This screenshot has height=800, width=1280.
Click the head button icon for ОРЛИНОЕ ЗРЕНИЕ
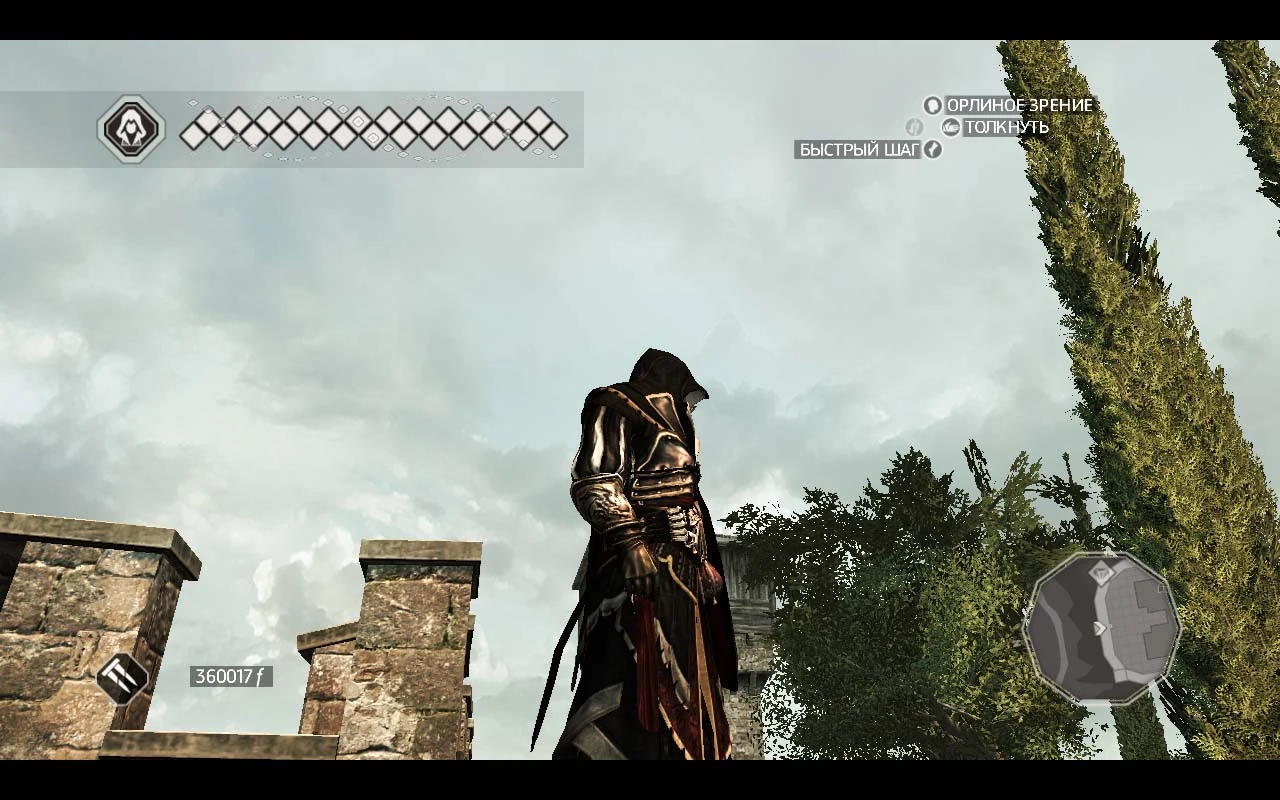coord(931,104)
